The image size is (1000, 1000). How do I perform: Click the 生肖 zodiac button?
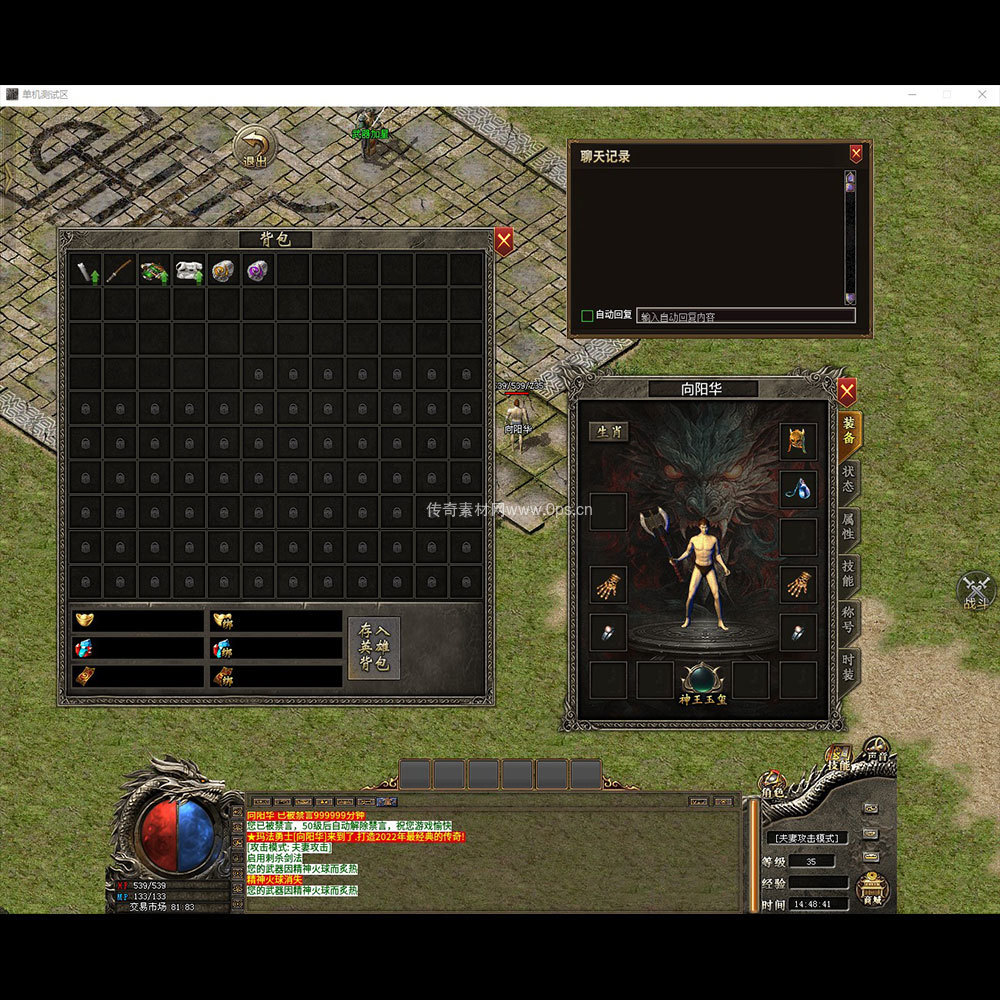click(x=608, y=432)
